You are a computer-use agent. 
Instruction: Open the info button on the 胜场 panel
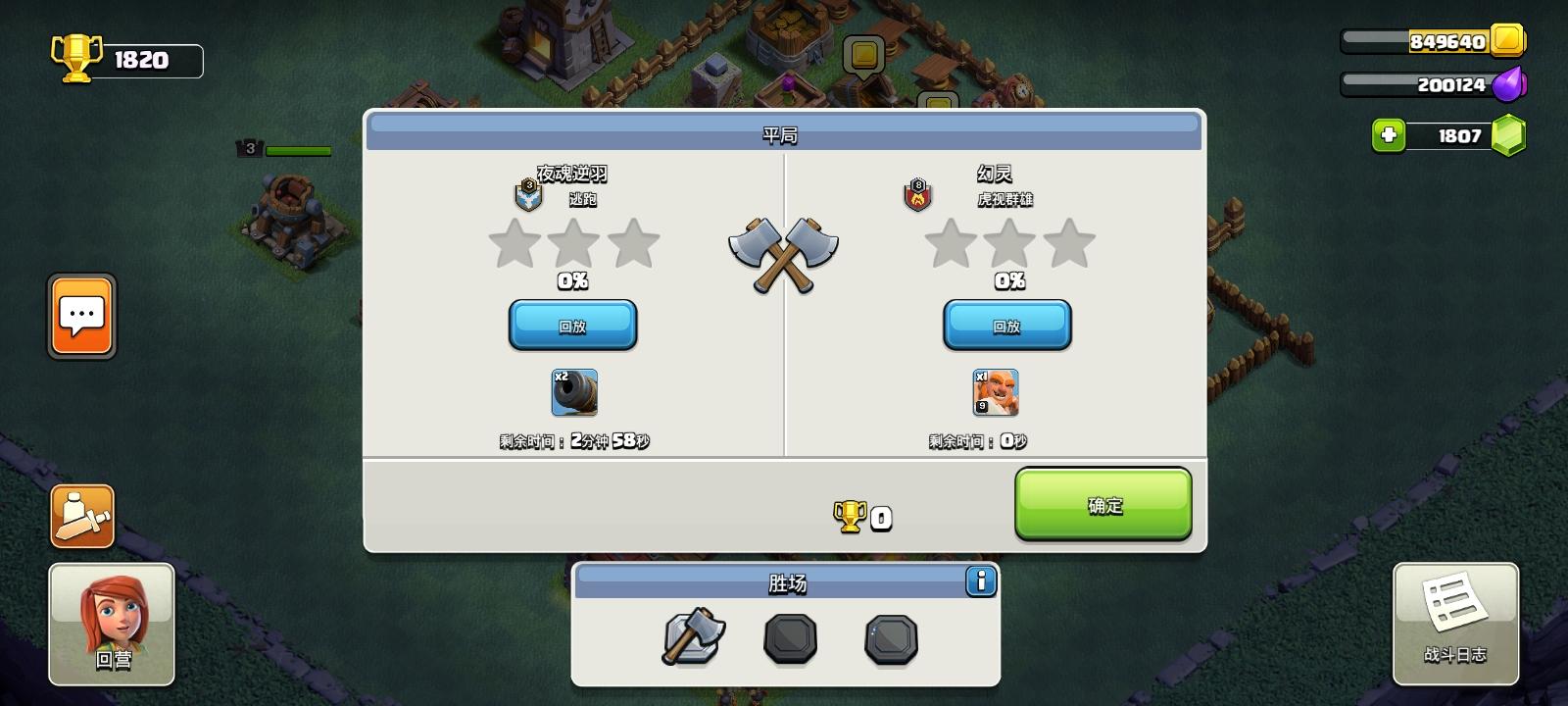click(x=982, y=580)
